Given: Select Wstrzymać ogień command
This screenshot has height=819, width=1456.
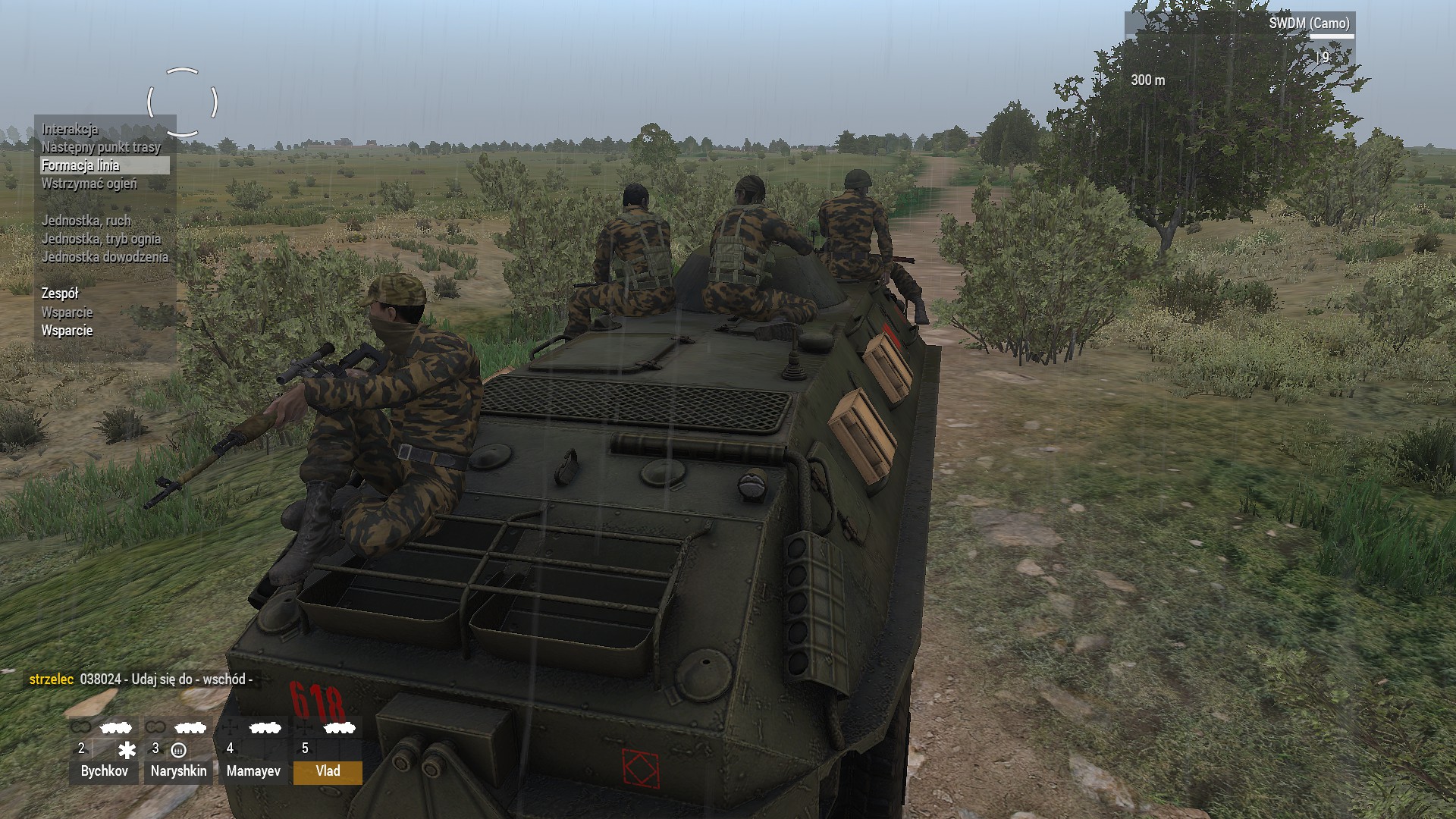Looking at the screenshot, I should 89,184.
